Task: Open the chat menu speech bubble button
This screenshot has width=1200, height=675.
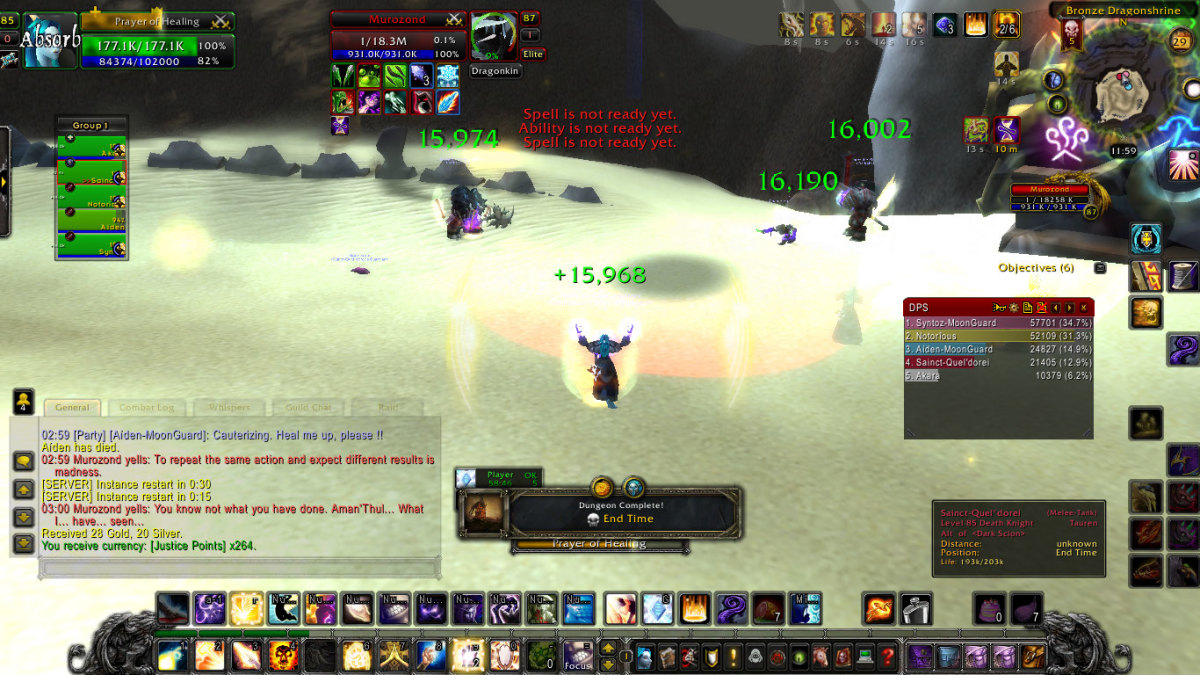Action: (x=23, y=461)
